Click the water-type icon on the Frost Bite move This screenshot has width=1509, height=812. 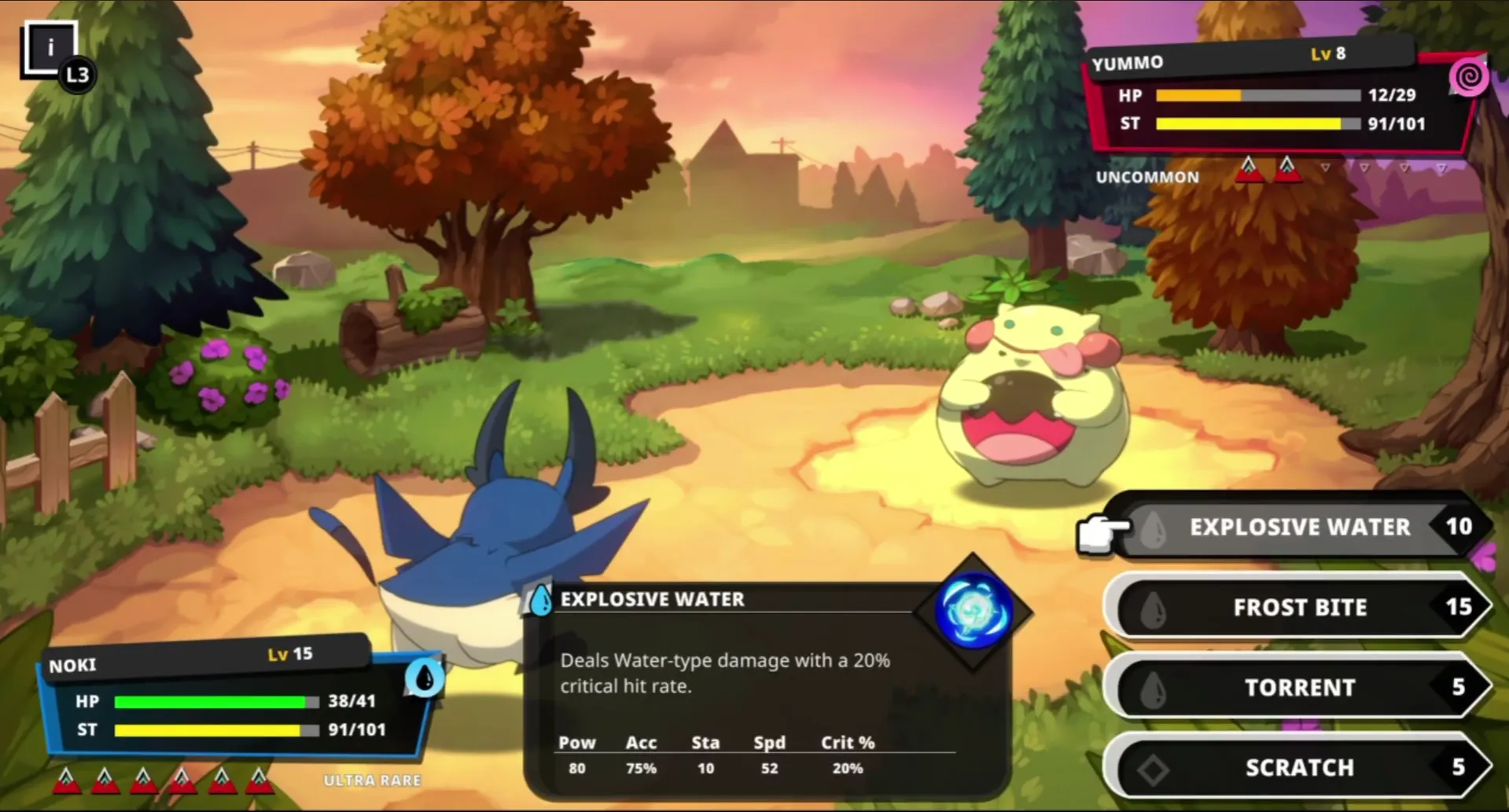click(x=1154, y=607)
